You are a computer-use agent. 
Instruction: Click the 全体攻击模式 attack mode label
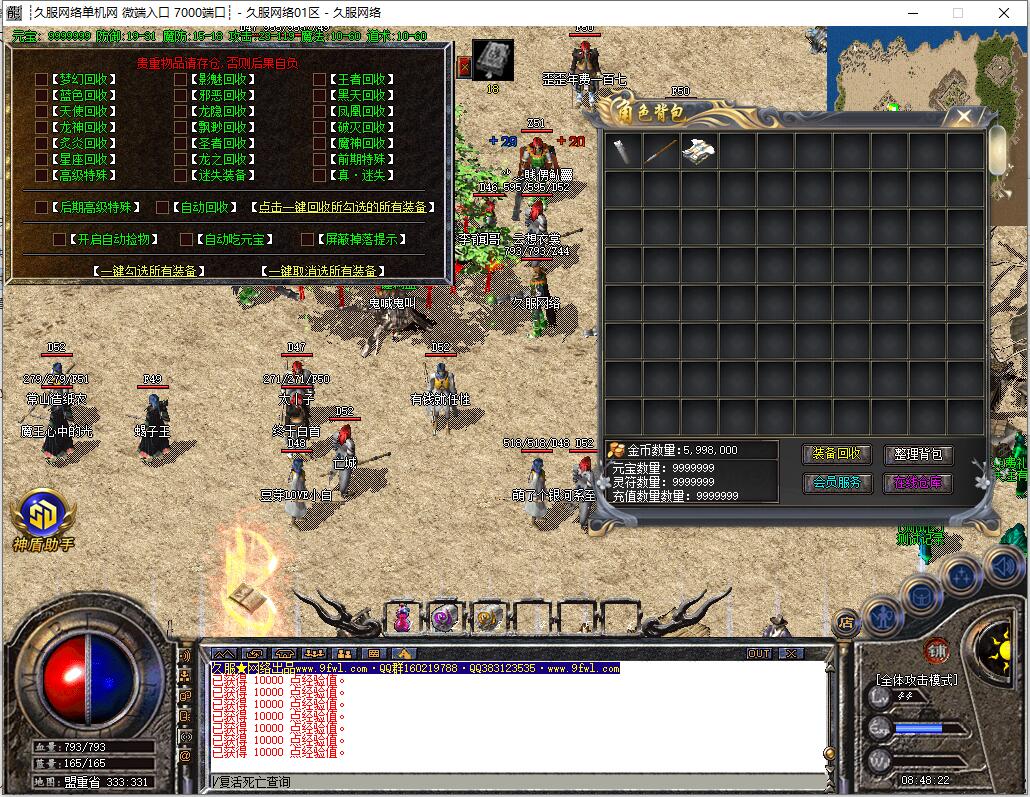916,680
